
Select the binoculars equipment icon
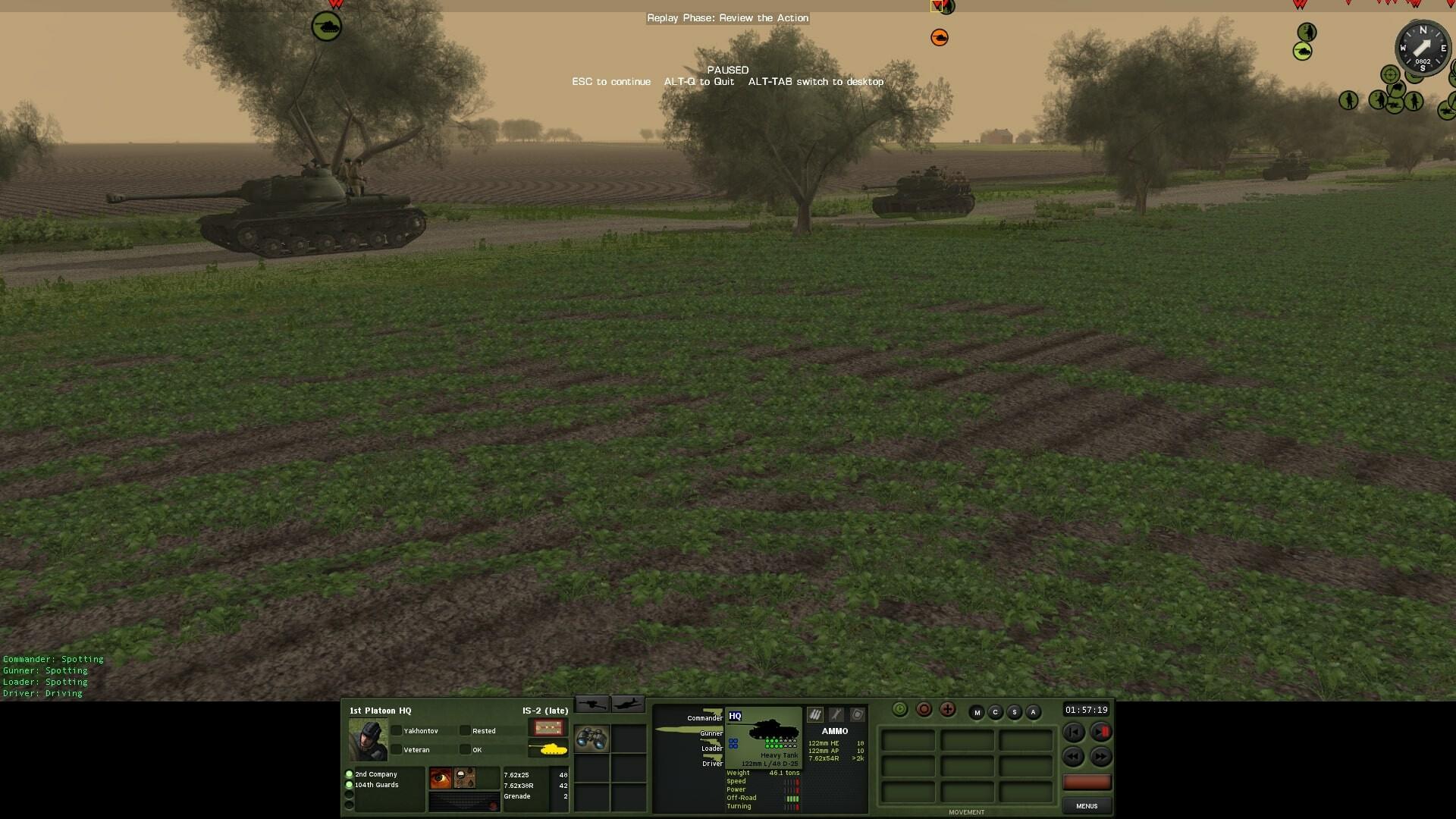[x=592, y=739]
